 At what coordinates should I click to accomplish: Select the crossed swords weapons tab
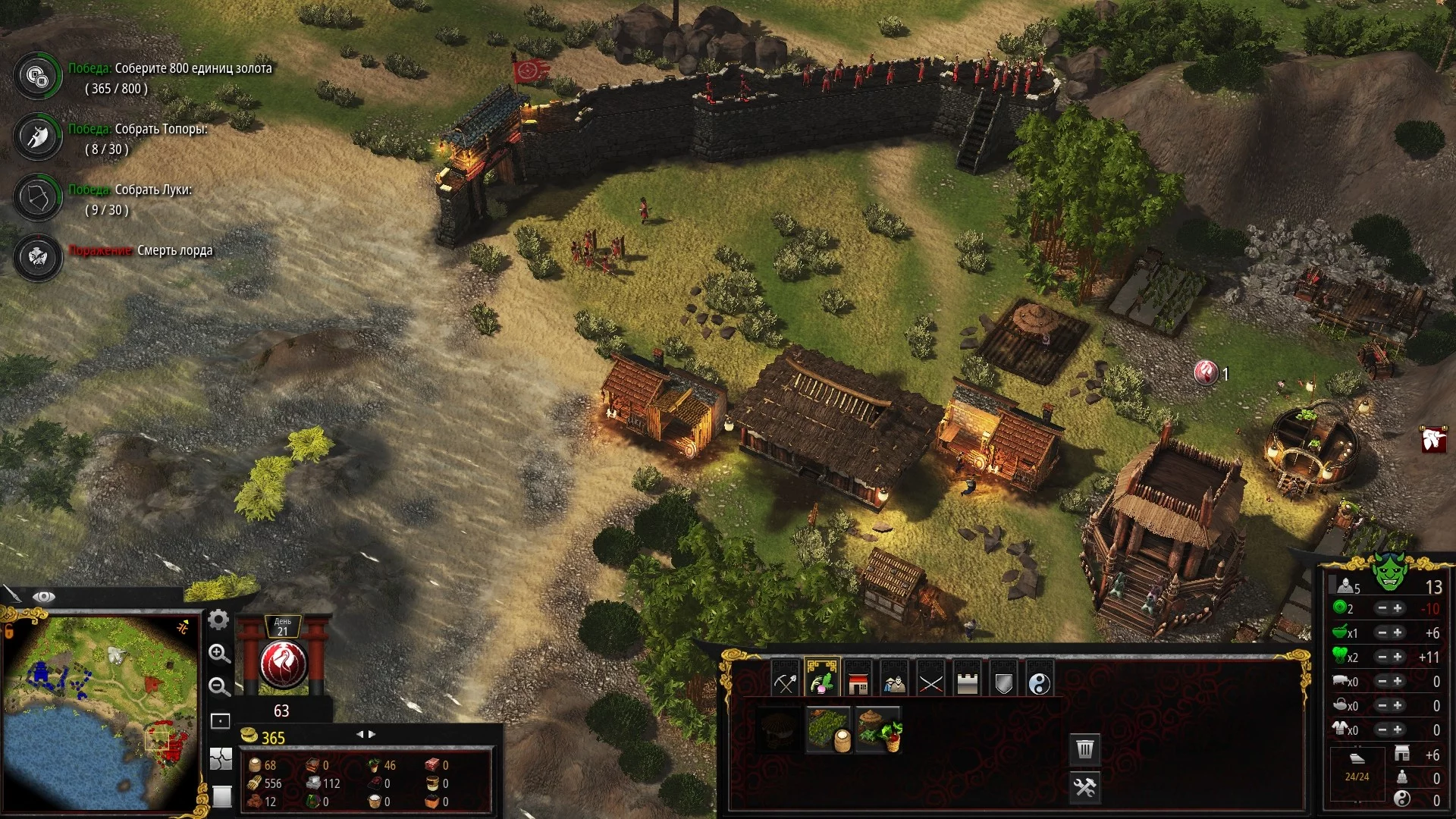[x=930, y=681]
